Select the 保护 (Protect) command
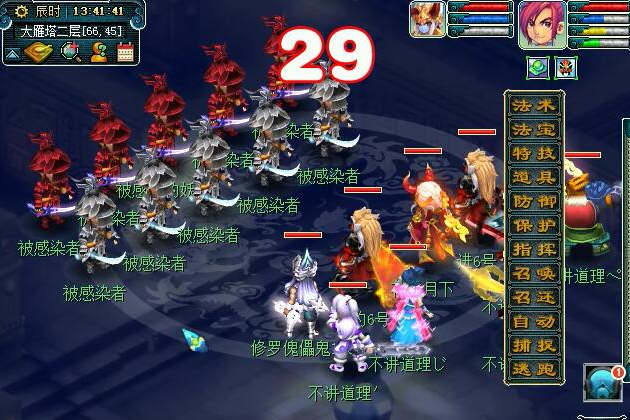This screenshot has height=420, width=630. coord(534,224)
